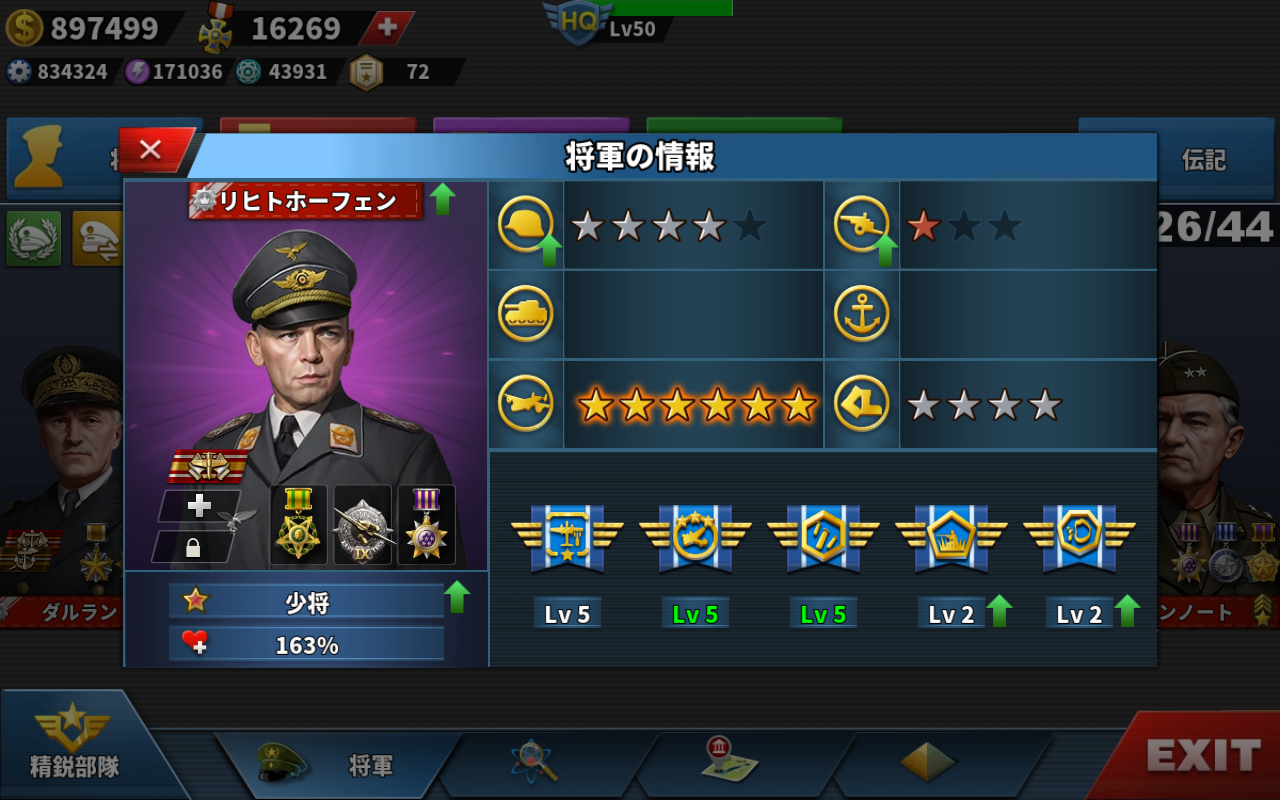
Task: Open the map with museum pin tab
Action: [x=729, y=762]
